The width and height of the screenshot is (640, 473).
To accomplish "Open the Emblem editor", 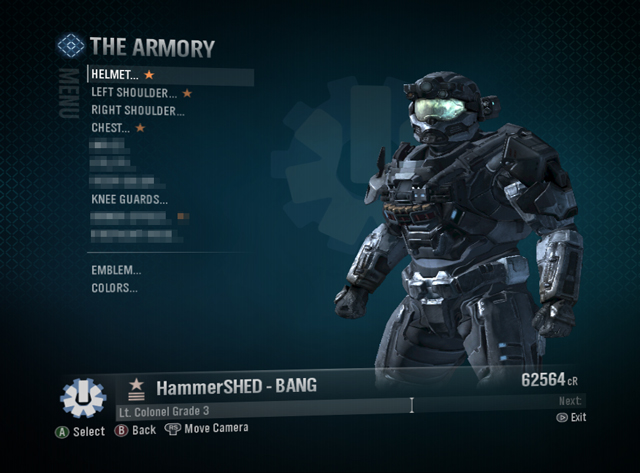I will click(x=116, y=270).
